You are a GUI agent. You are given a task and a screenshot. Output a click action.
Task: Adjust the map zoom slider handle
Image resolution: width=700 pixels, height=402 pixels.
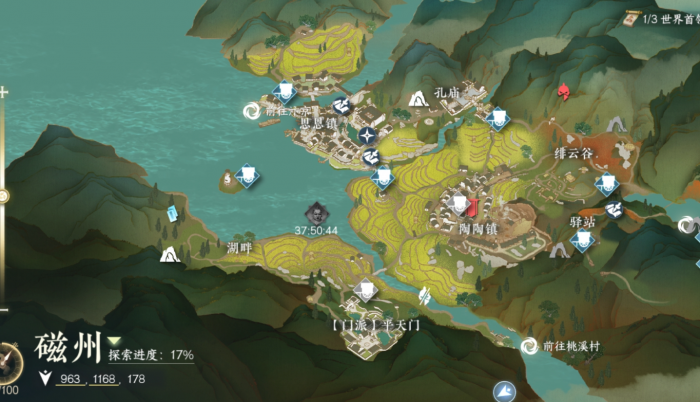click(x=4, y=196)
